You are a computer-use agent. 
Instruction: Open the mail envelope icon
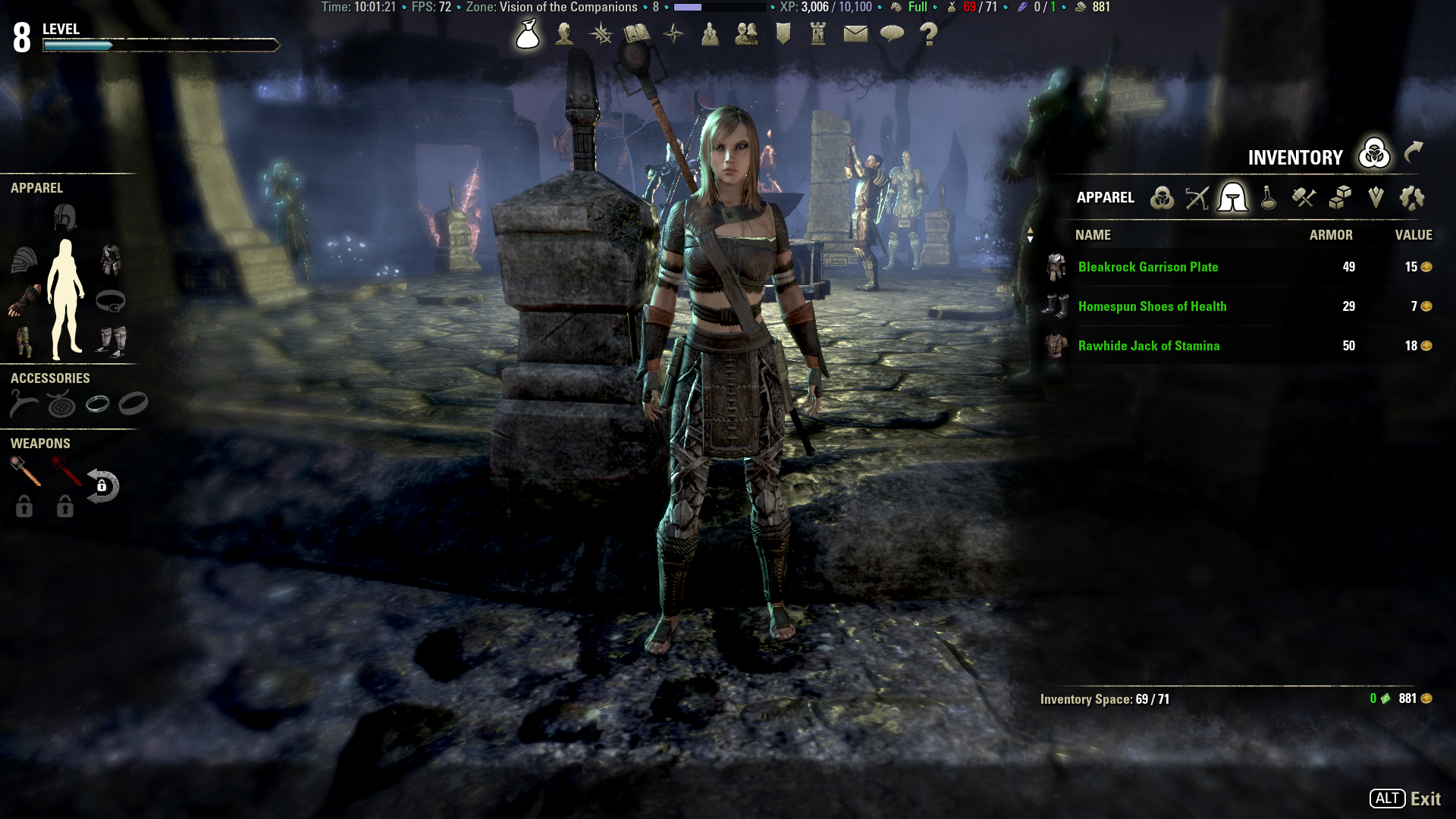point(855,34)
